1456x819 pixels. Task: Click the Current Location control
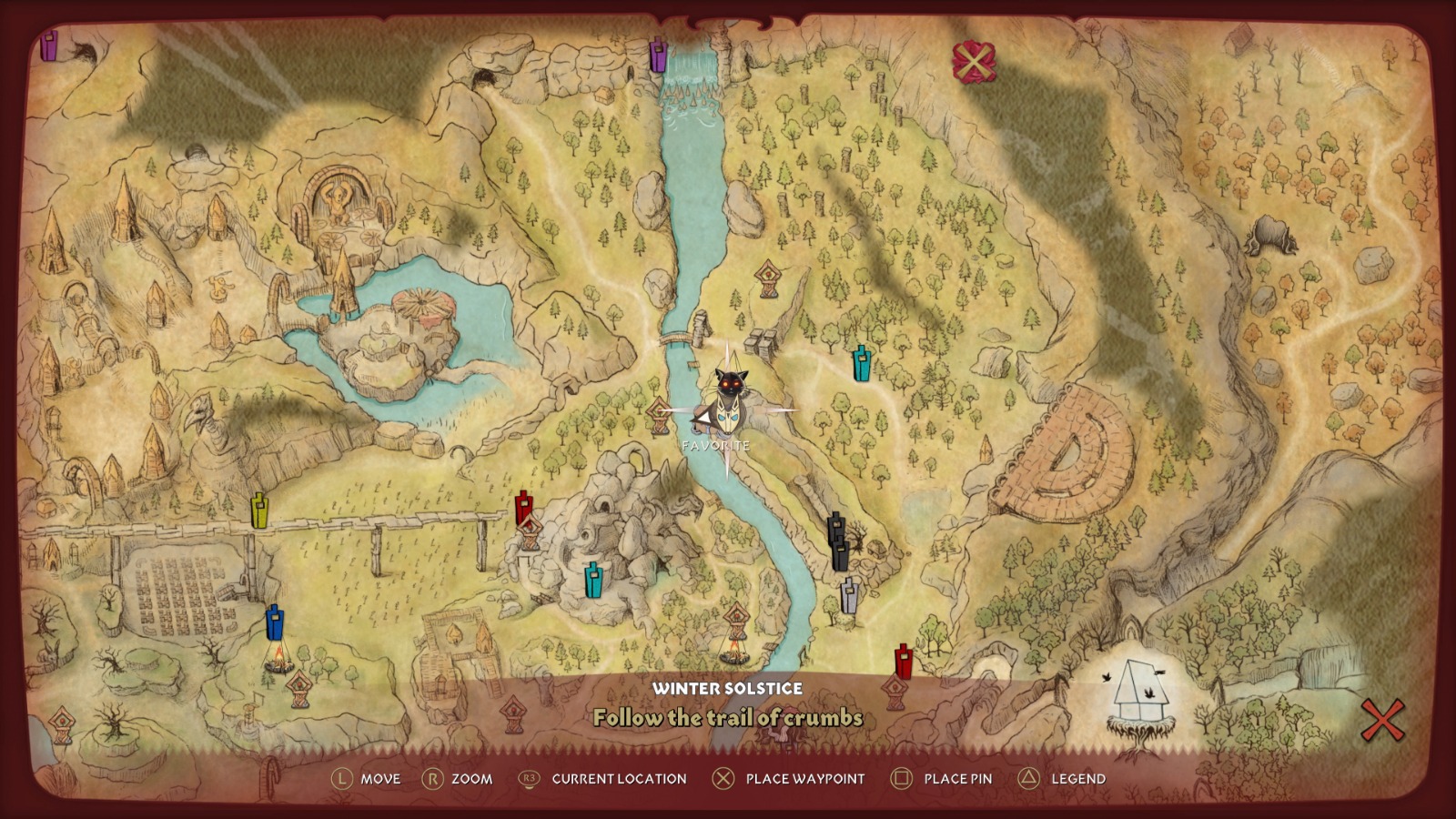593,779
